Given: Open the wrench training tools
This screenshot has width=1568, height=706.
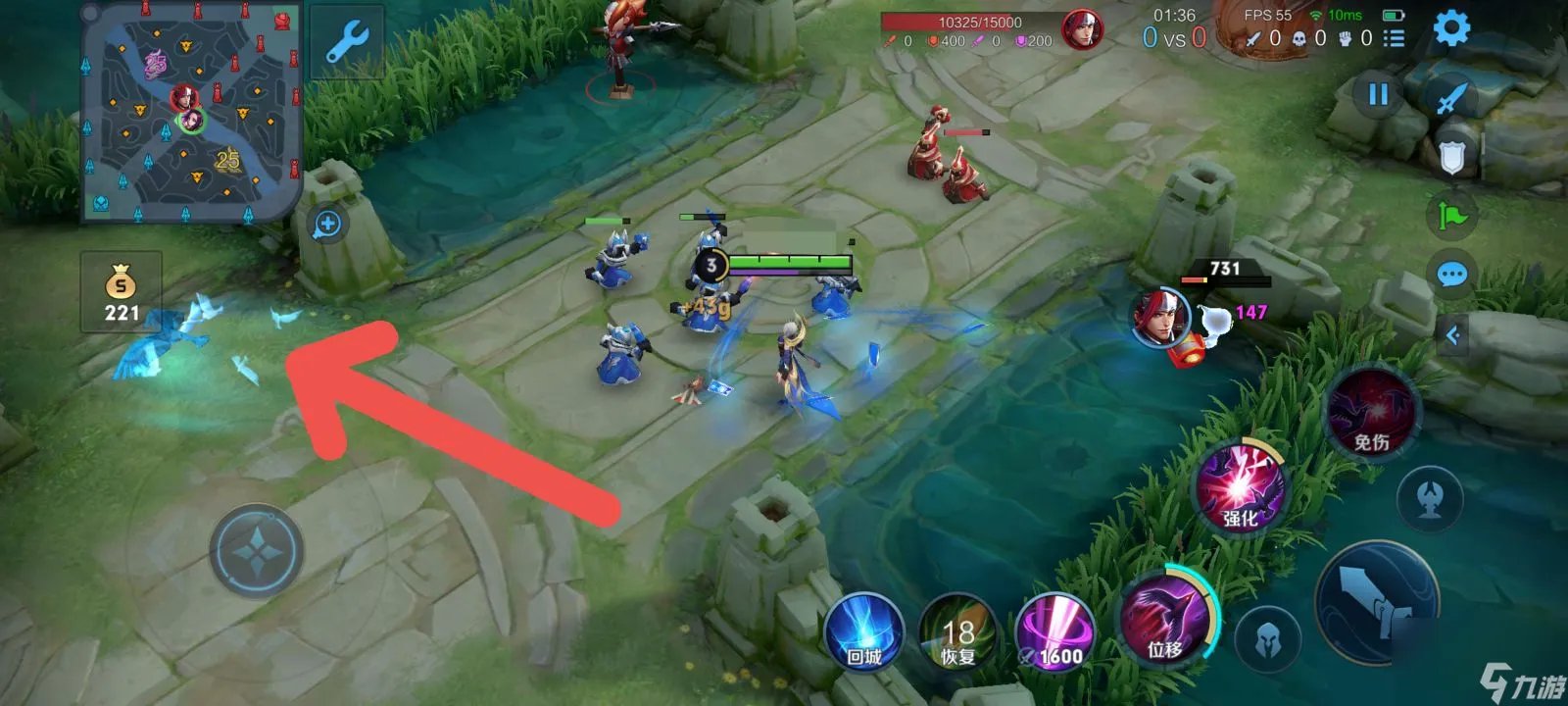Looking at the screenshot, I should pos(345,42).
